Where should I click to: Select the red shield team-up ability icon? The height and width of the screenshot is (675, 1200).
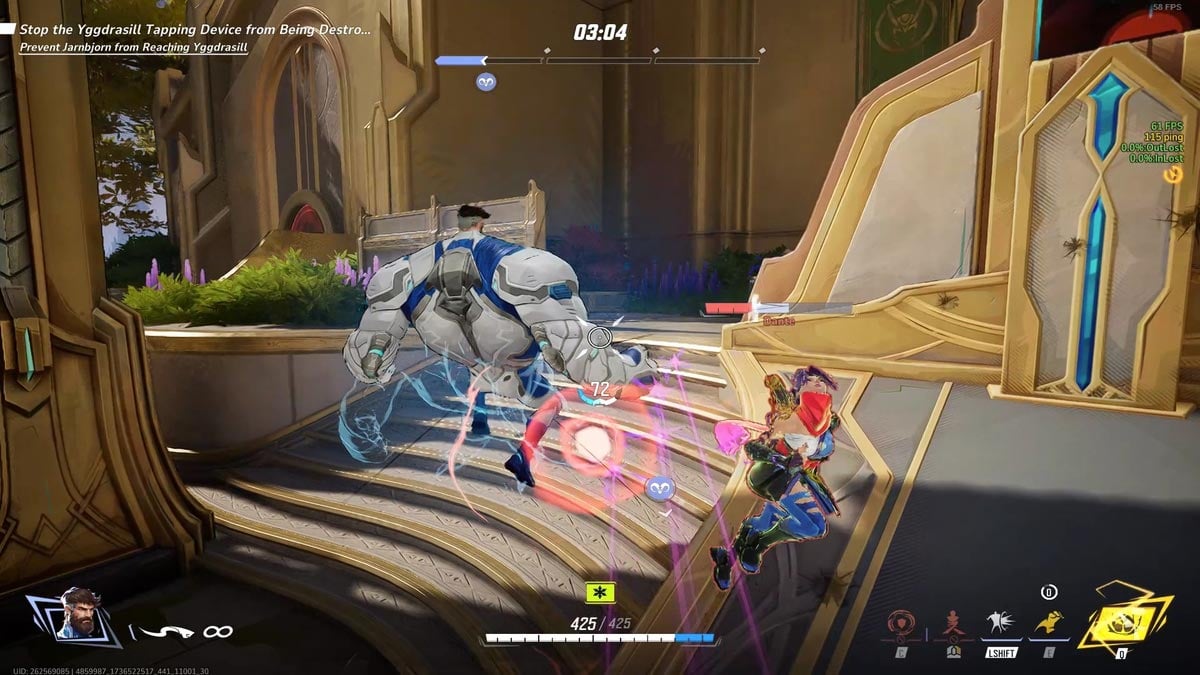[x=902, y=626]
